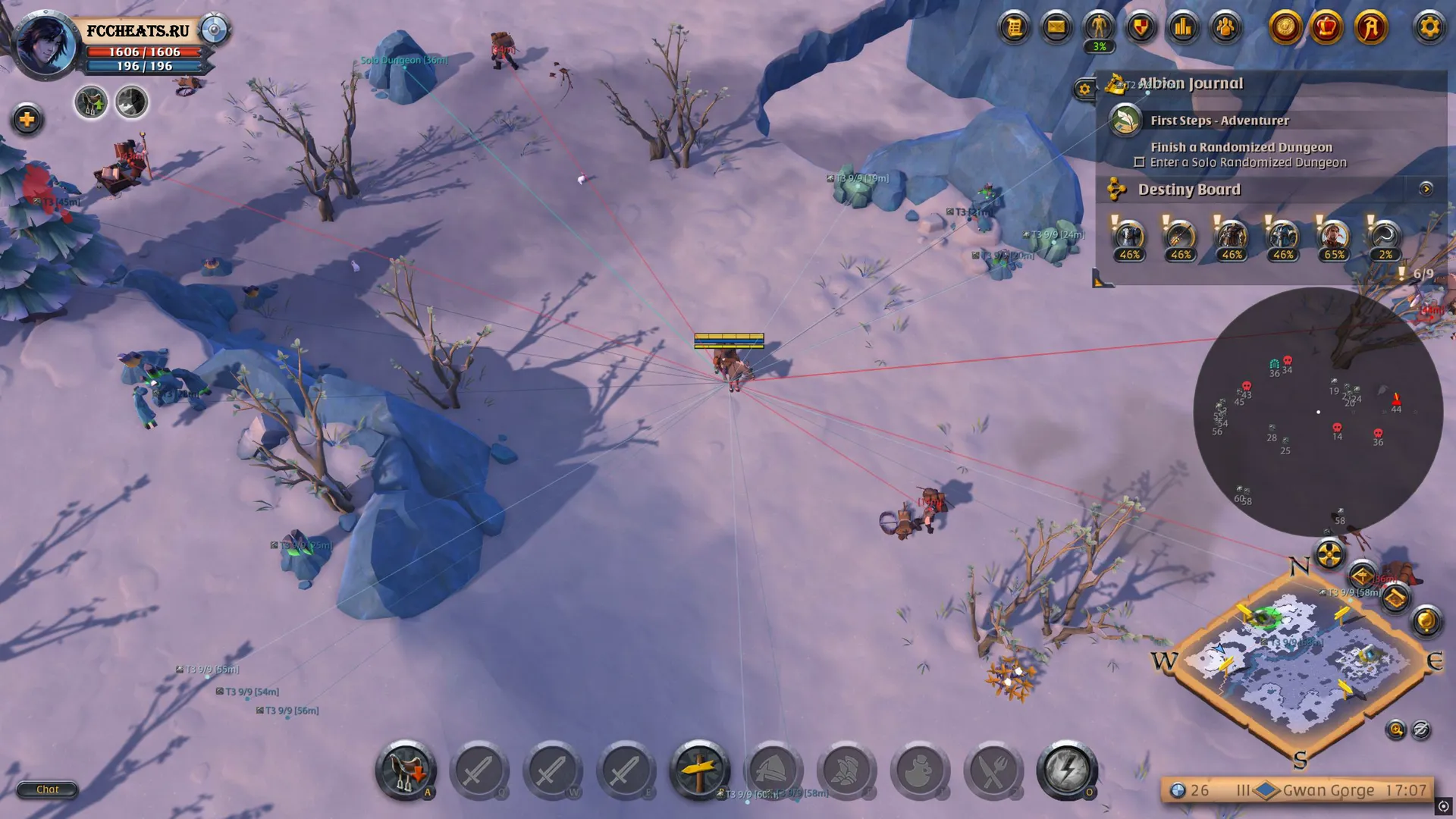This screenshot has height=819, width=1456.
Task: Click the player portrait avatar
Action: click(45, 44)
